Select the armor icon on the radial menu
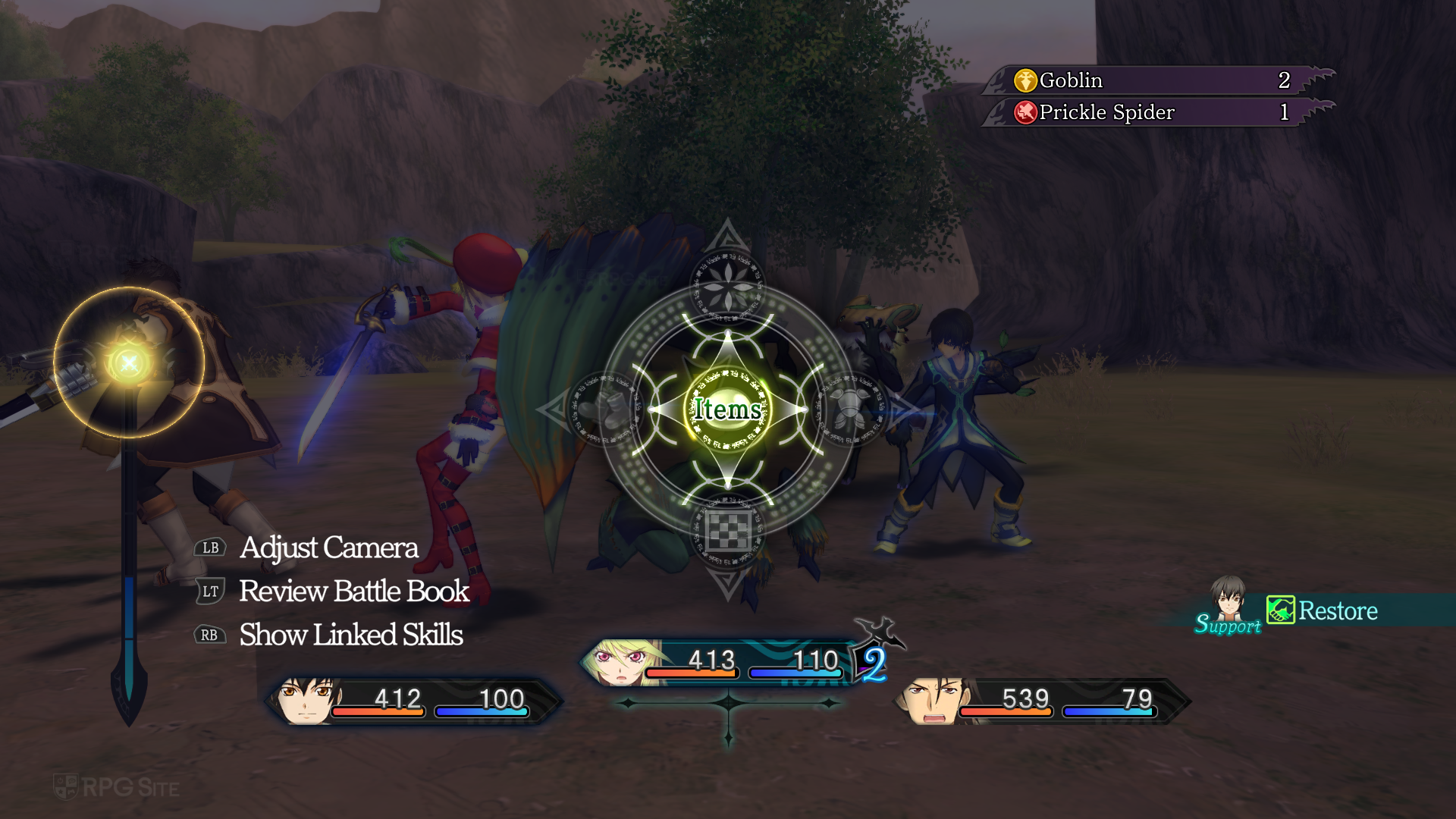The height and width of the screenshot is (819, 1456). point(849,409)
